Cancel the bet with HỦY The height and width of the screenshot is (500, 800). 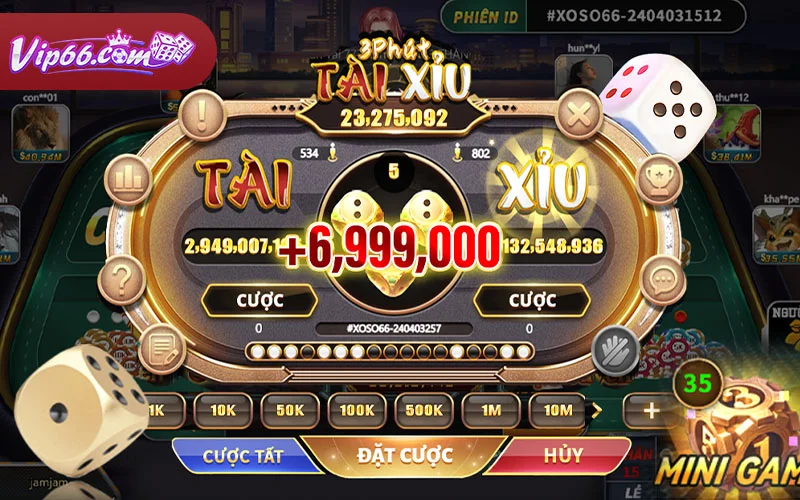562,455
